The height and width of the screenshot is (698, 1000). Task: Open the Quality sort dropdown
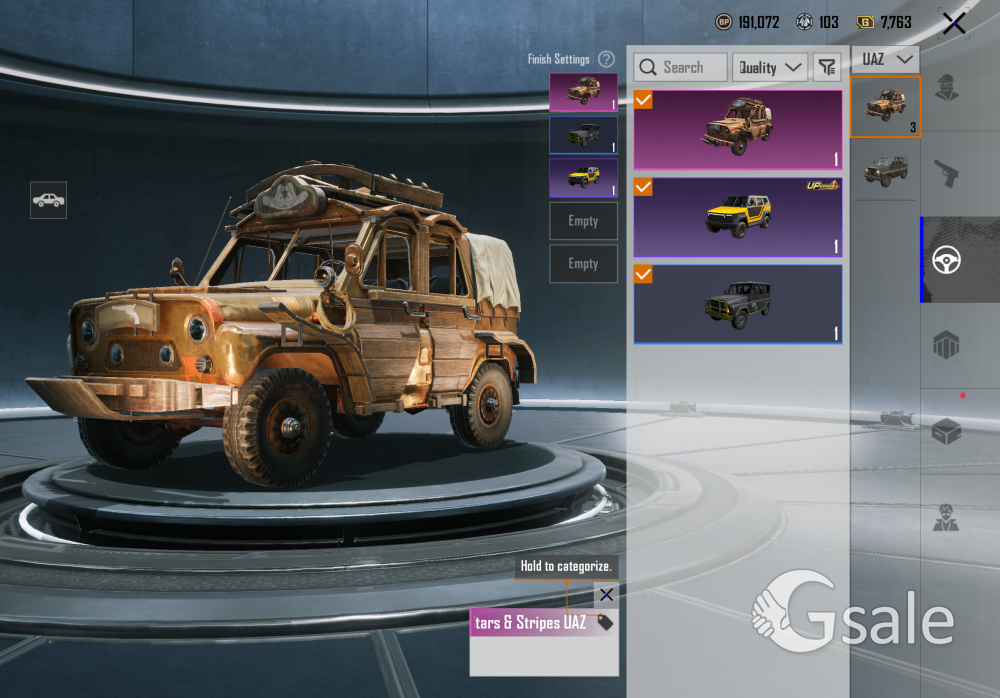click(x=770, y=67)
